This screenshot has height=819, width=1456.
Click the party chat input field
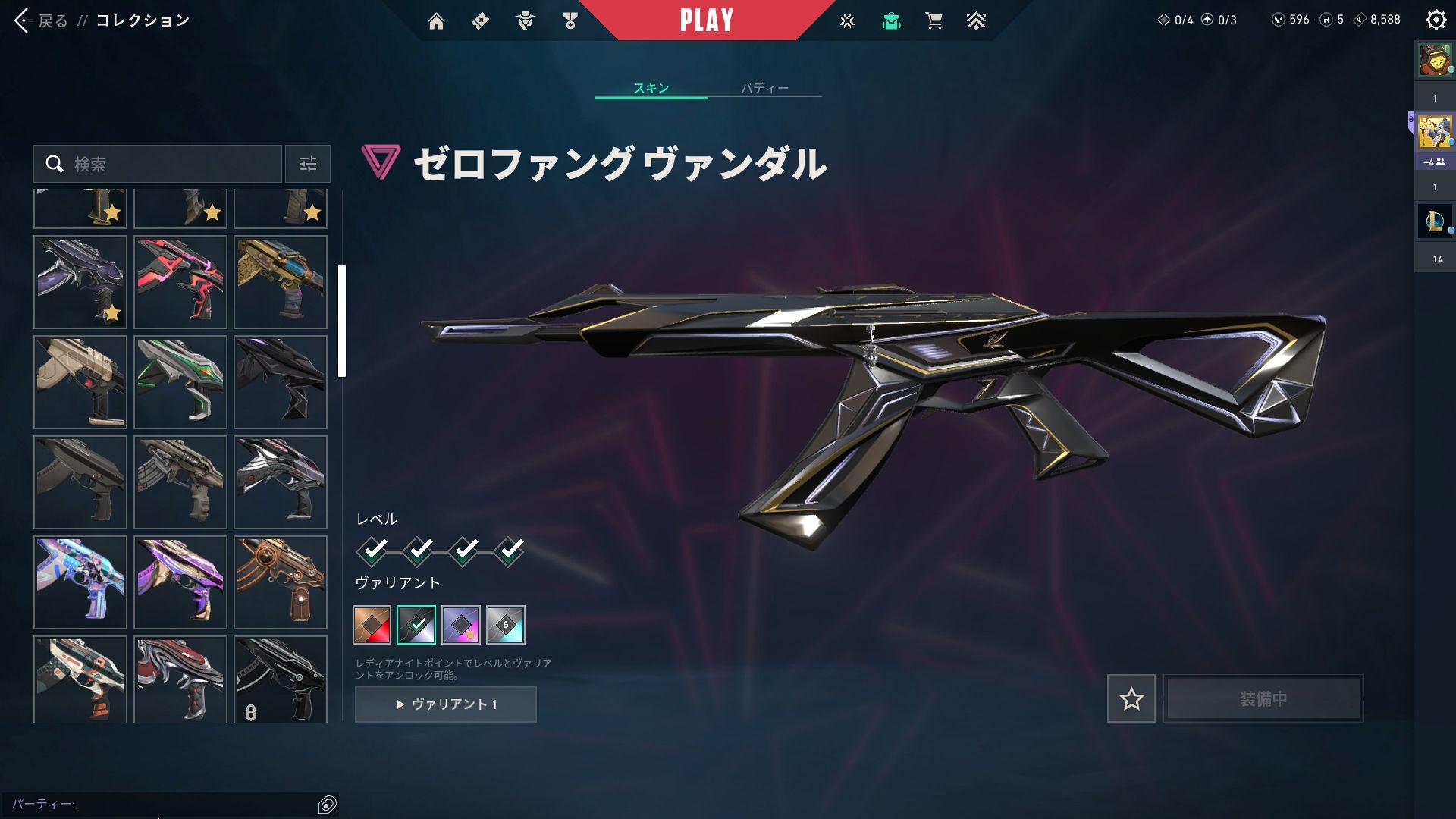point(159,804)
